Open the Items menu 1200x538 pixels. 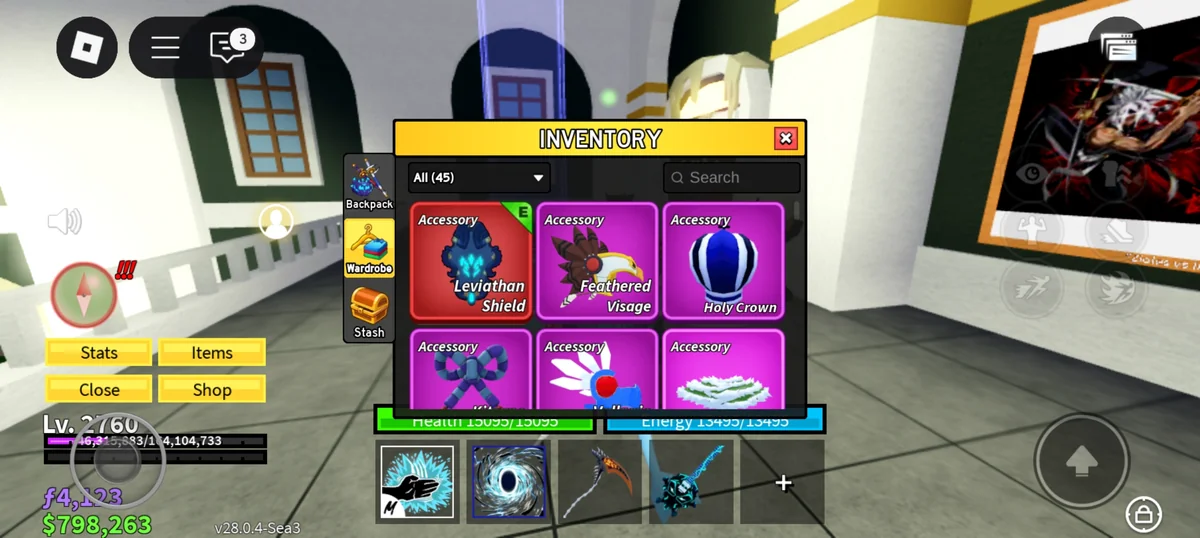pyautogui.click(x=212, y=353)
